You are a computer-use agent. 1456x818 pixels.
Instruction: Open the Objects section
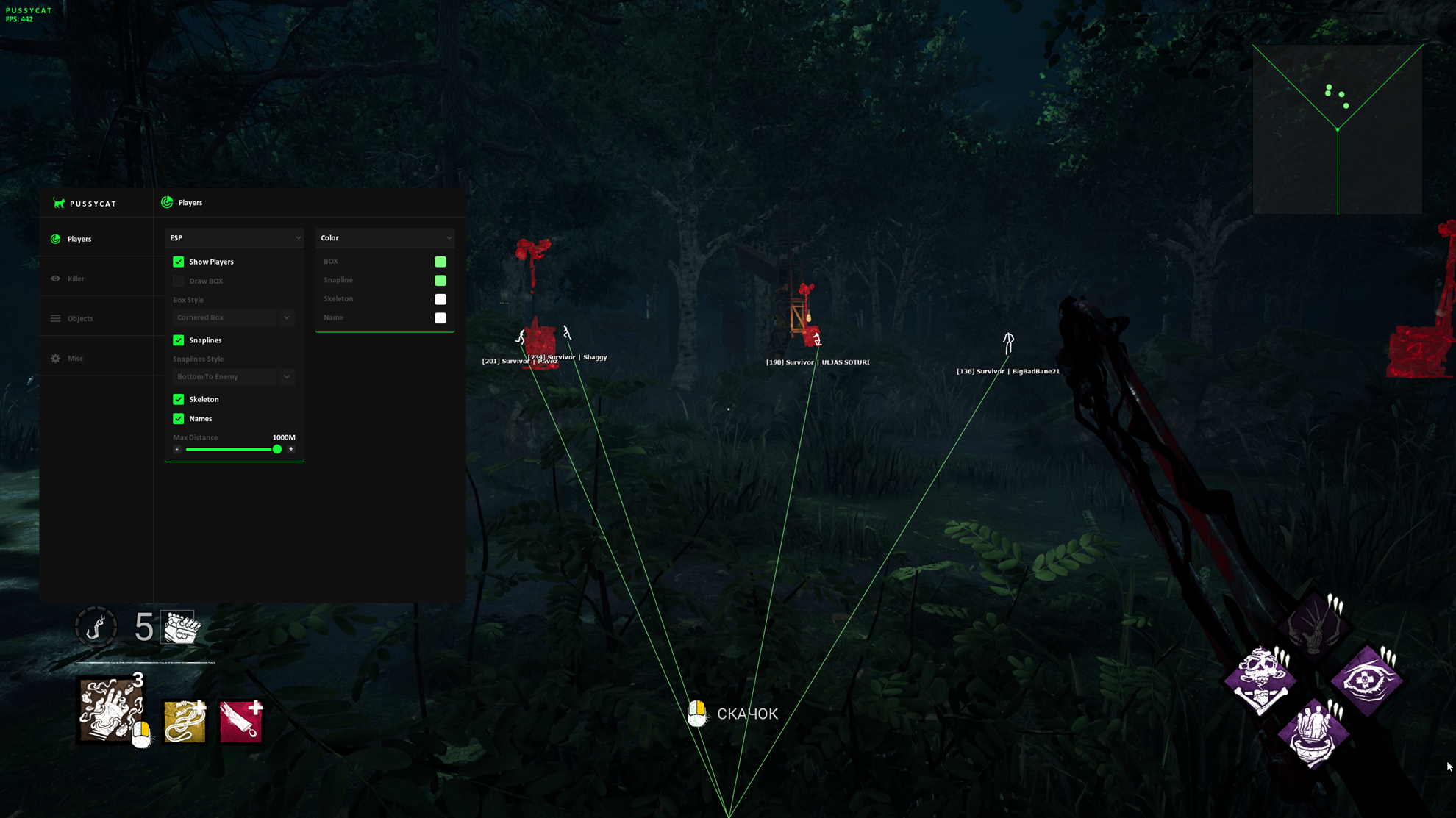(80, 318)
